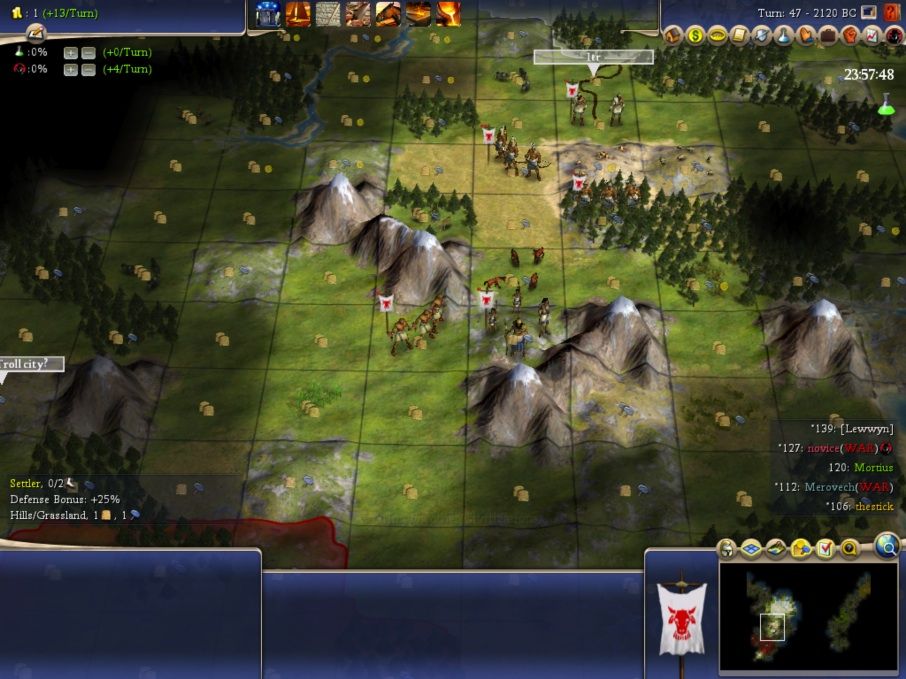
Task: Open the Domestic Advisor house icon
Action: 673,36
